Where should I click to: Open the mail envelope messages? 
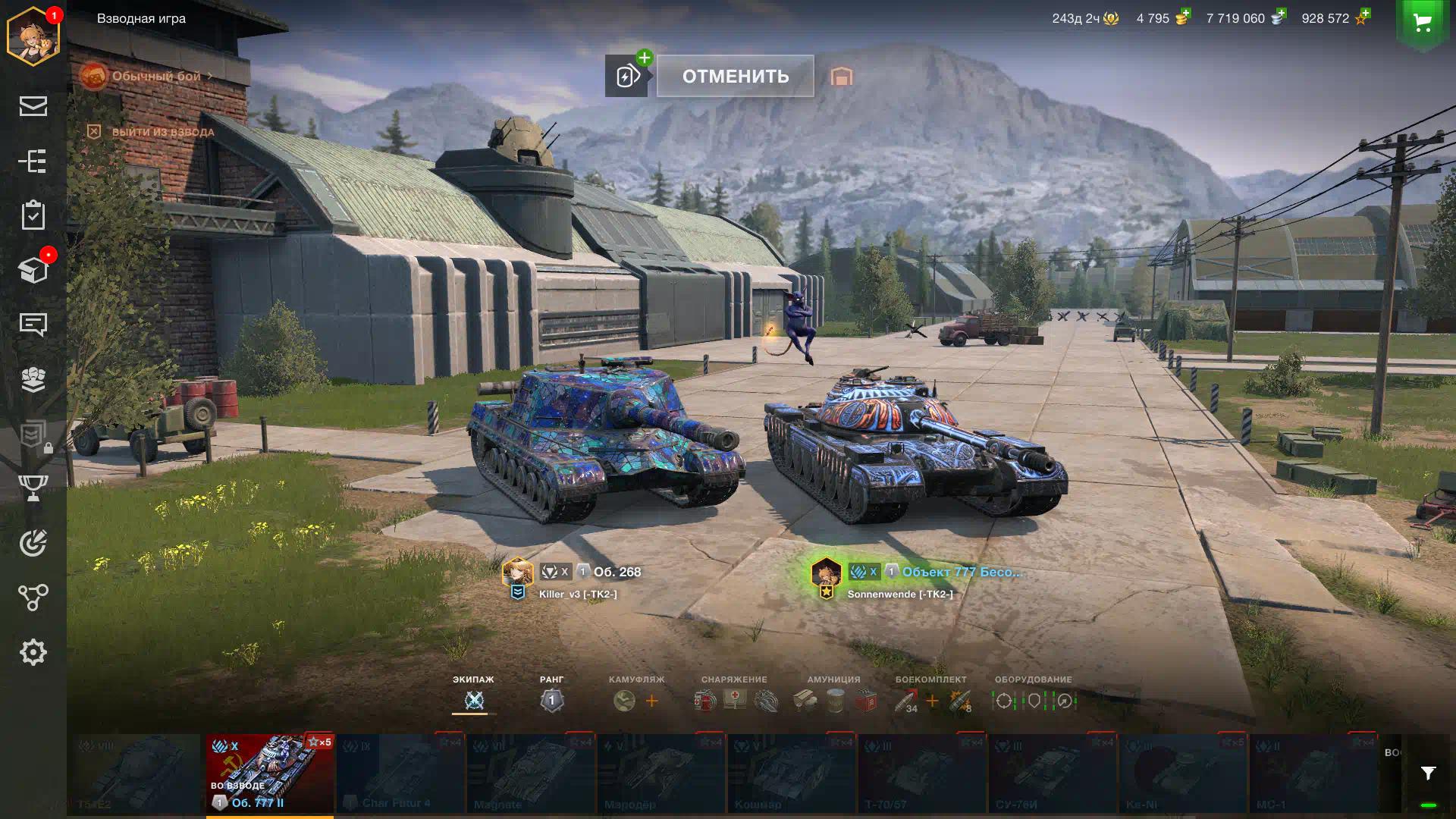point(33,106)
